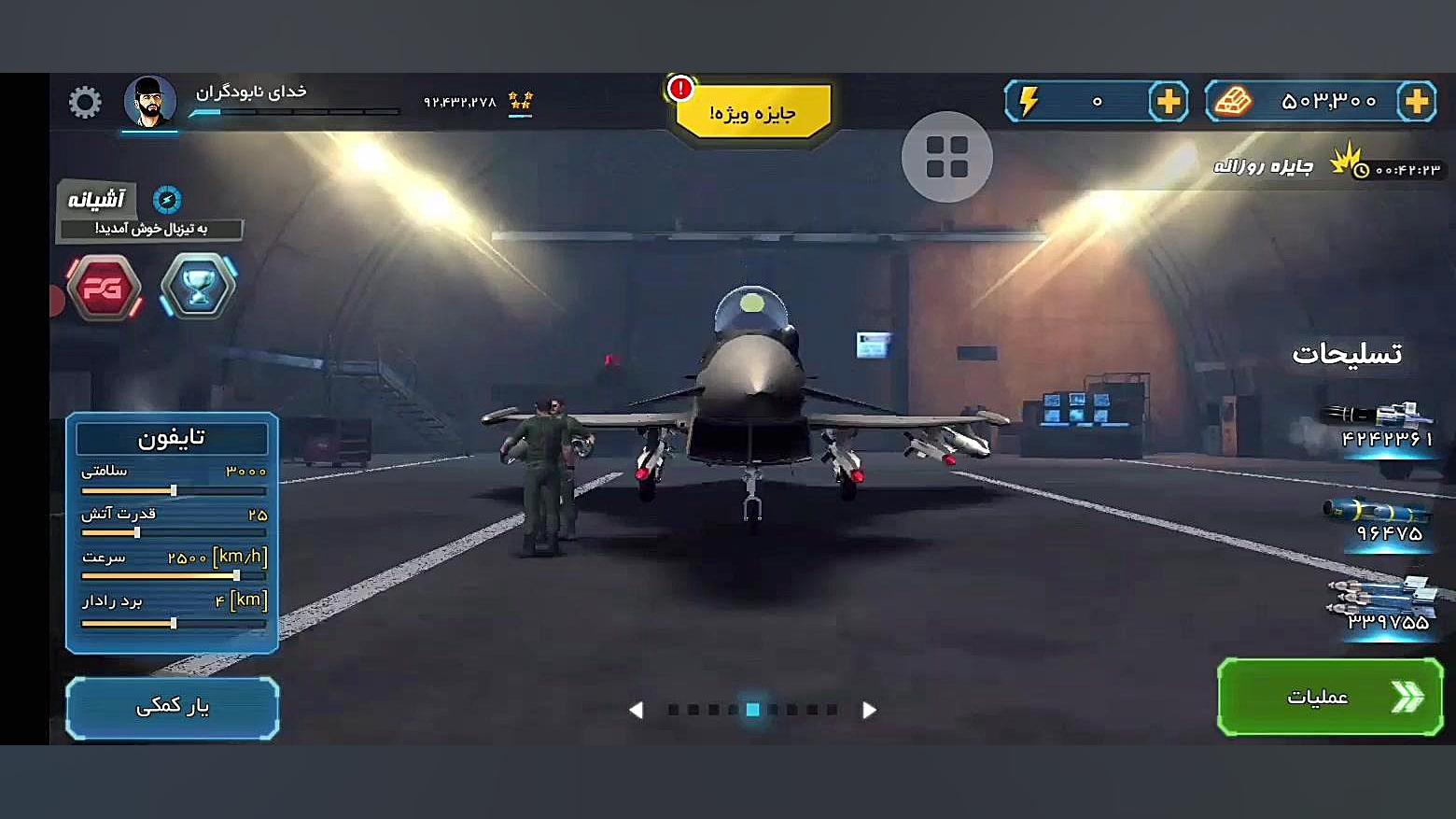Show the next aircraft with right arrow

[x=869, y=710]
